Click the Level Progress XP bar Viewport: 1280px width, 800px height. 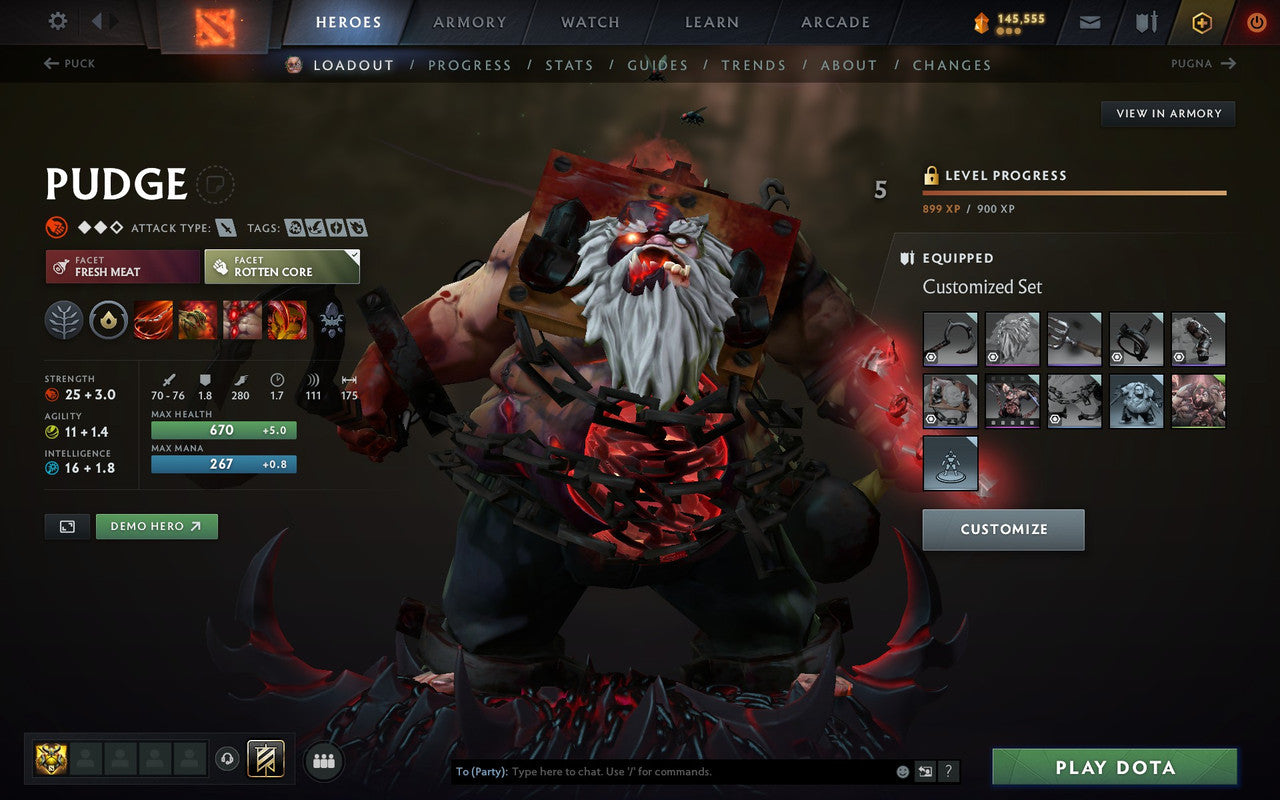pyautogui.click(x=1075, y=192)
